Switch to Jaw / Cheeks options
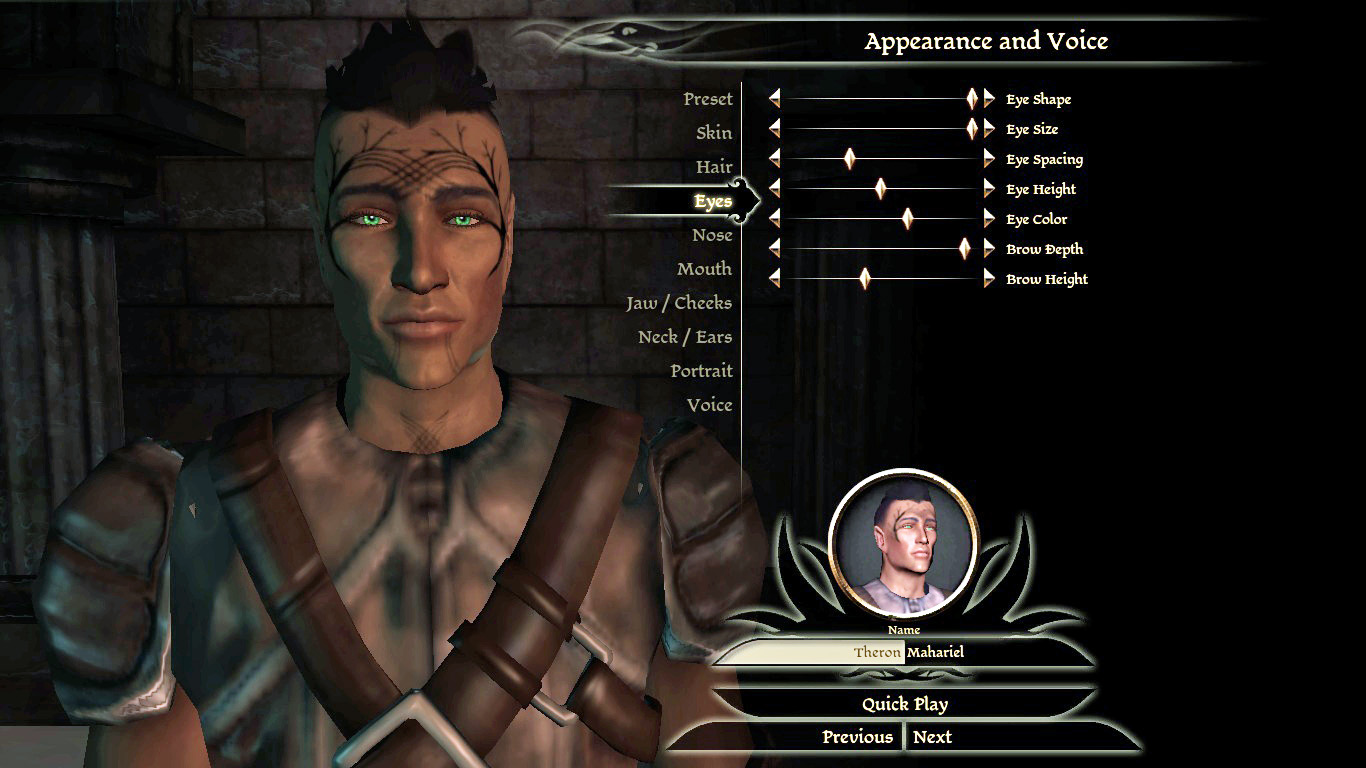 pyautogui.click(x=679, y=303)
